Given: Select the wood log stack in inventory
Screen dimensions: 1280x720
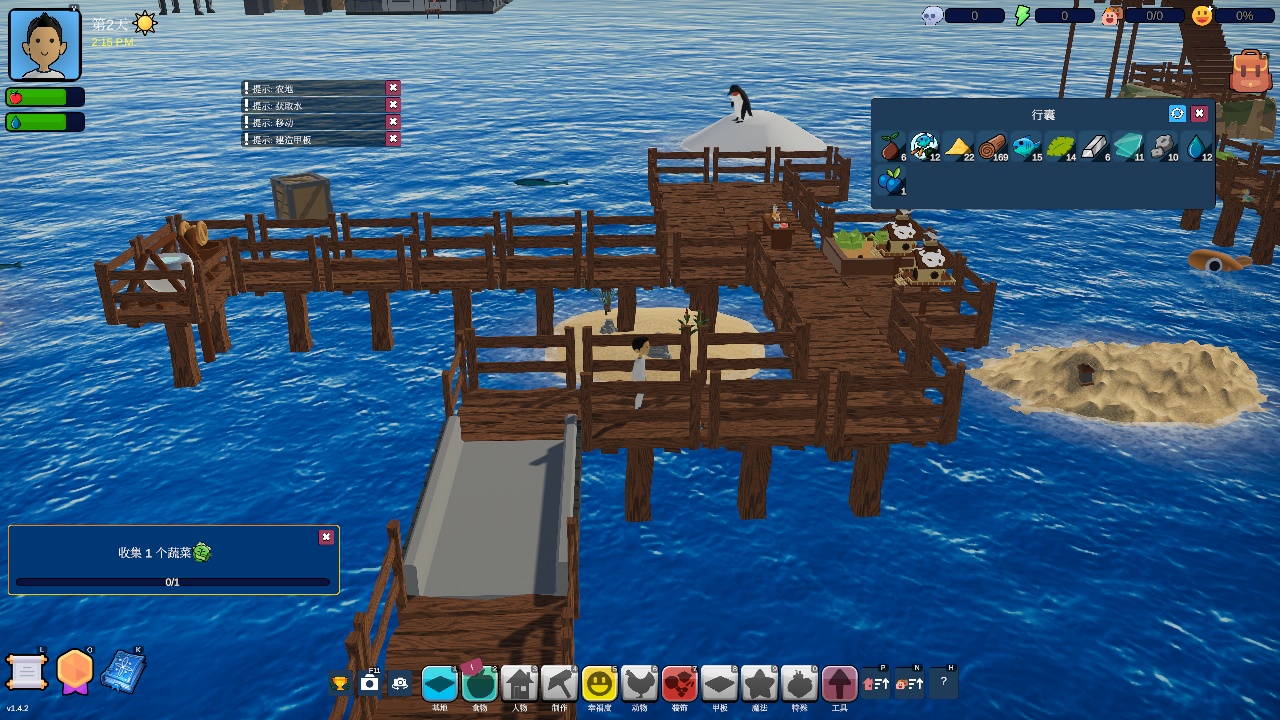Looking at the screenshot, I should click(x=992, y=148).
